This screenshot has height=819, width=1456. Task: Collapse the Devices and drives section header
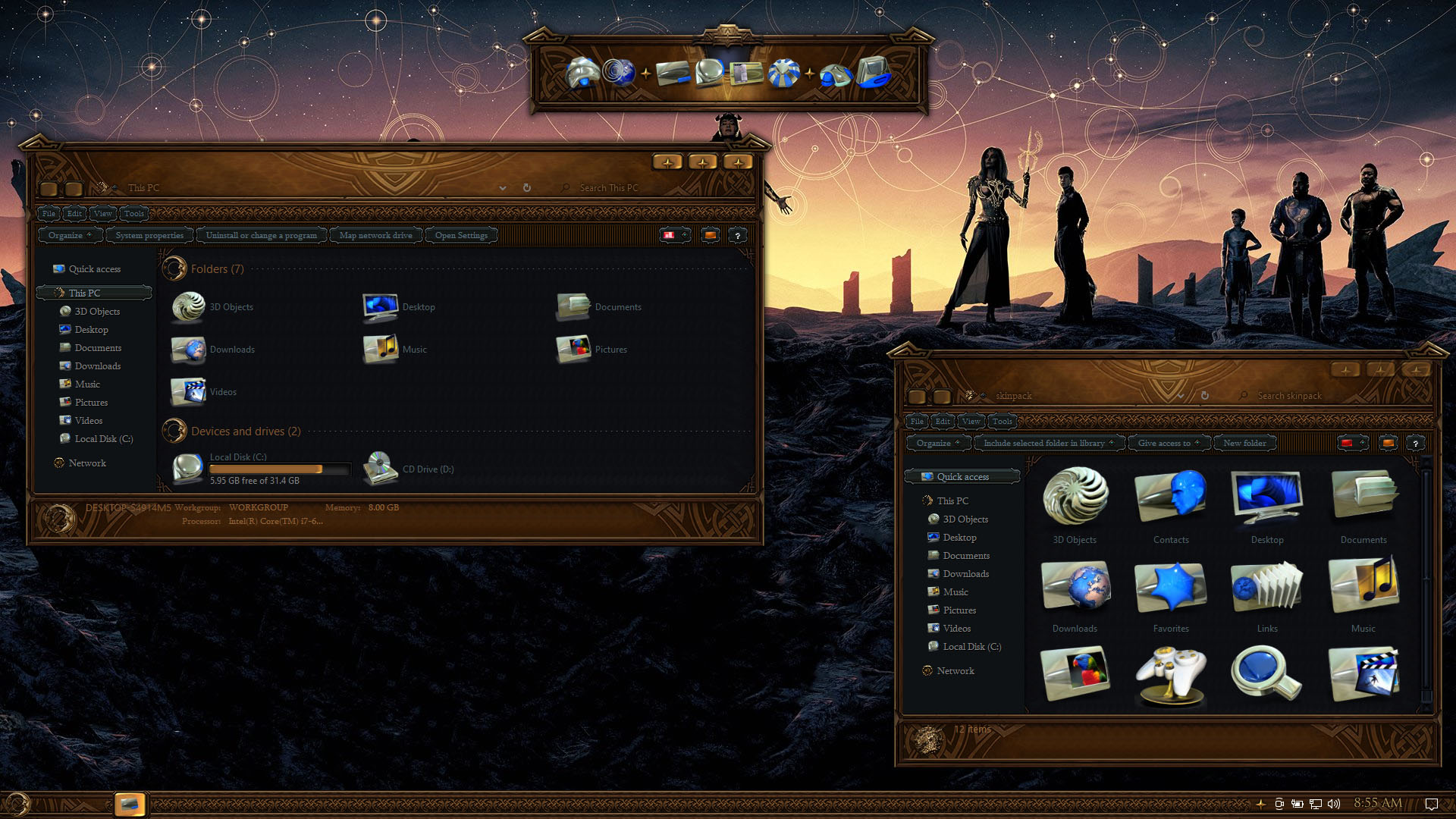coord(246,431)
